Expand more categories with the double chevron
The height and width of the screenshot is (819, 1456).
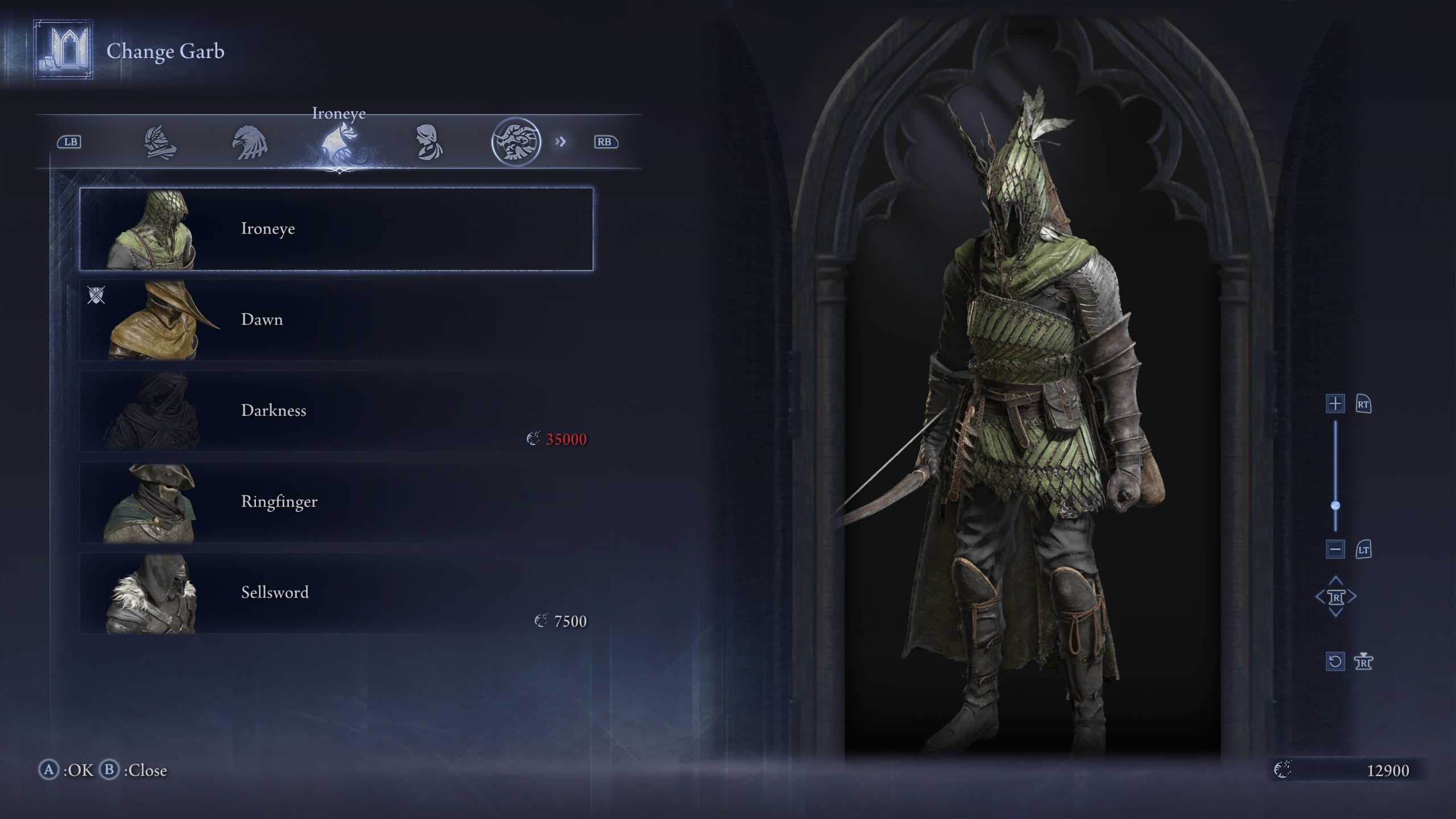coord(561,142)
